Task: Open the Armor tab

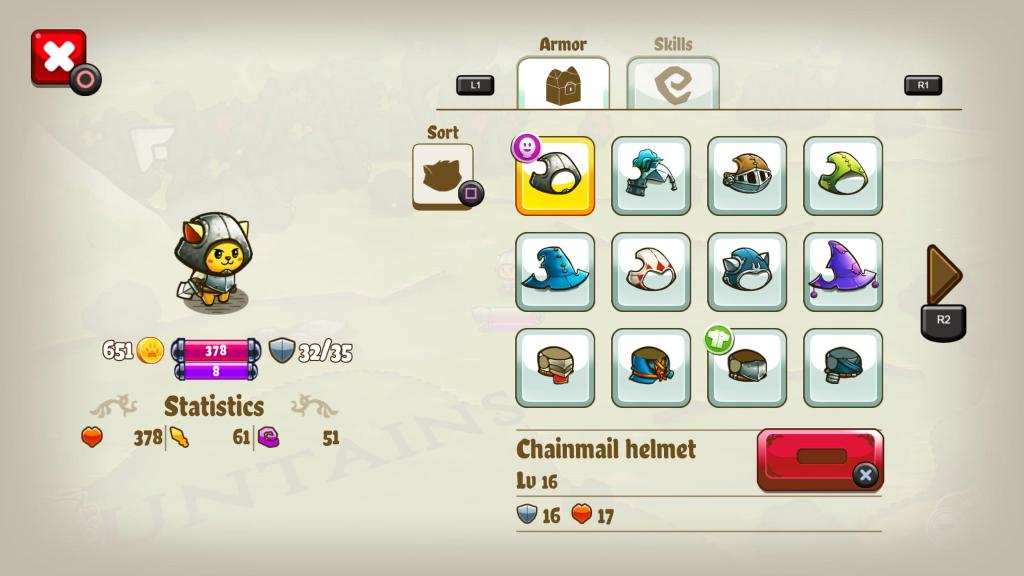Action: point(563,83)
